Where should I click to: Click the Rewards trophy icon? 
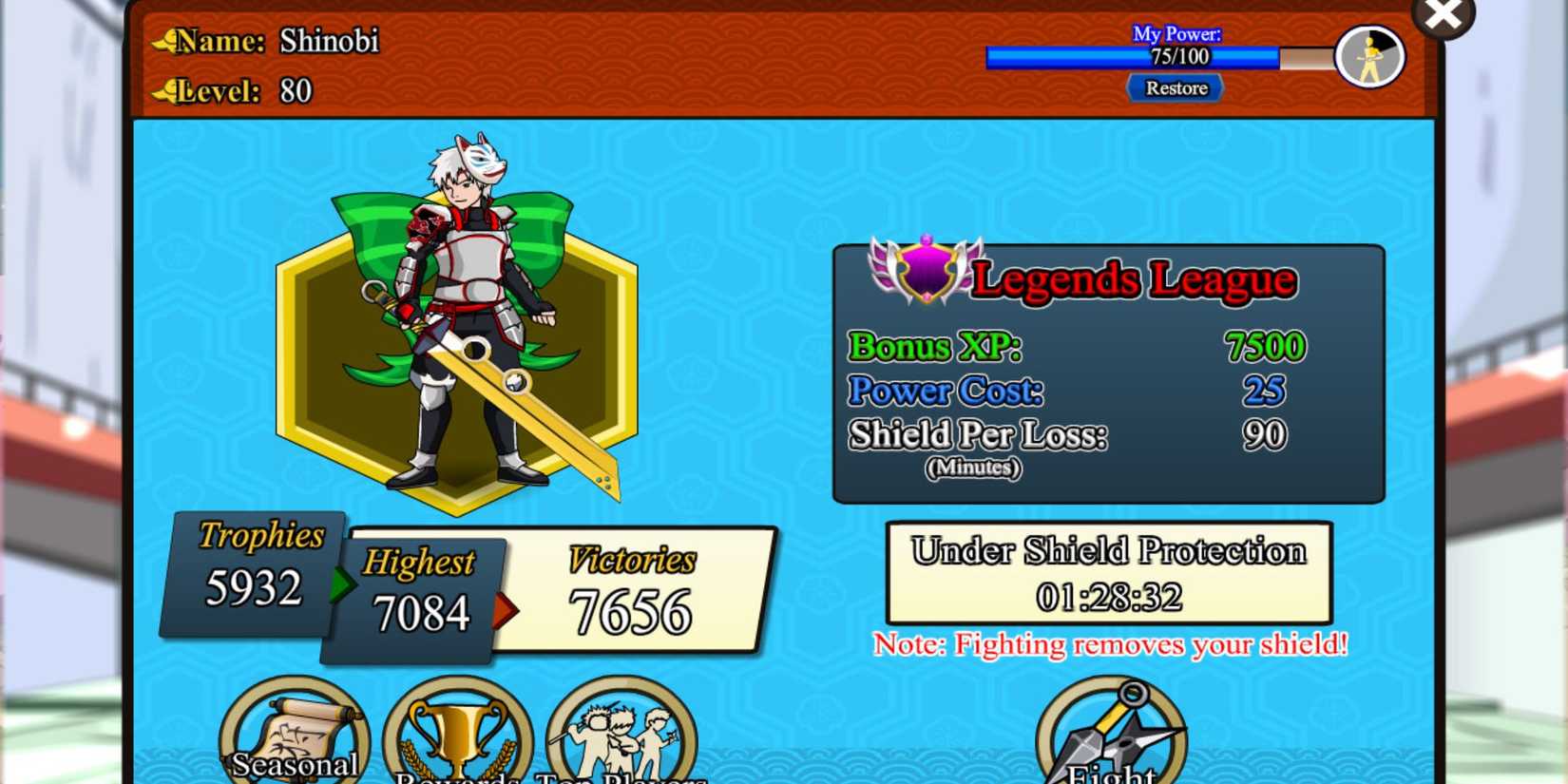(459, 732)
